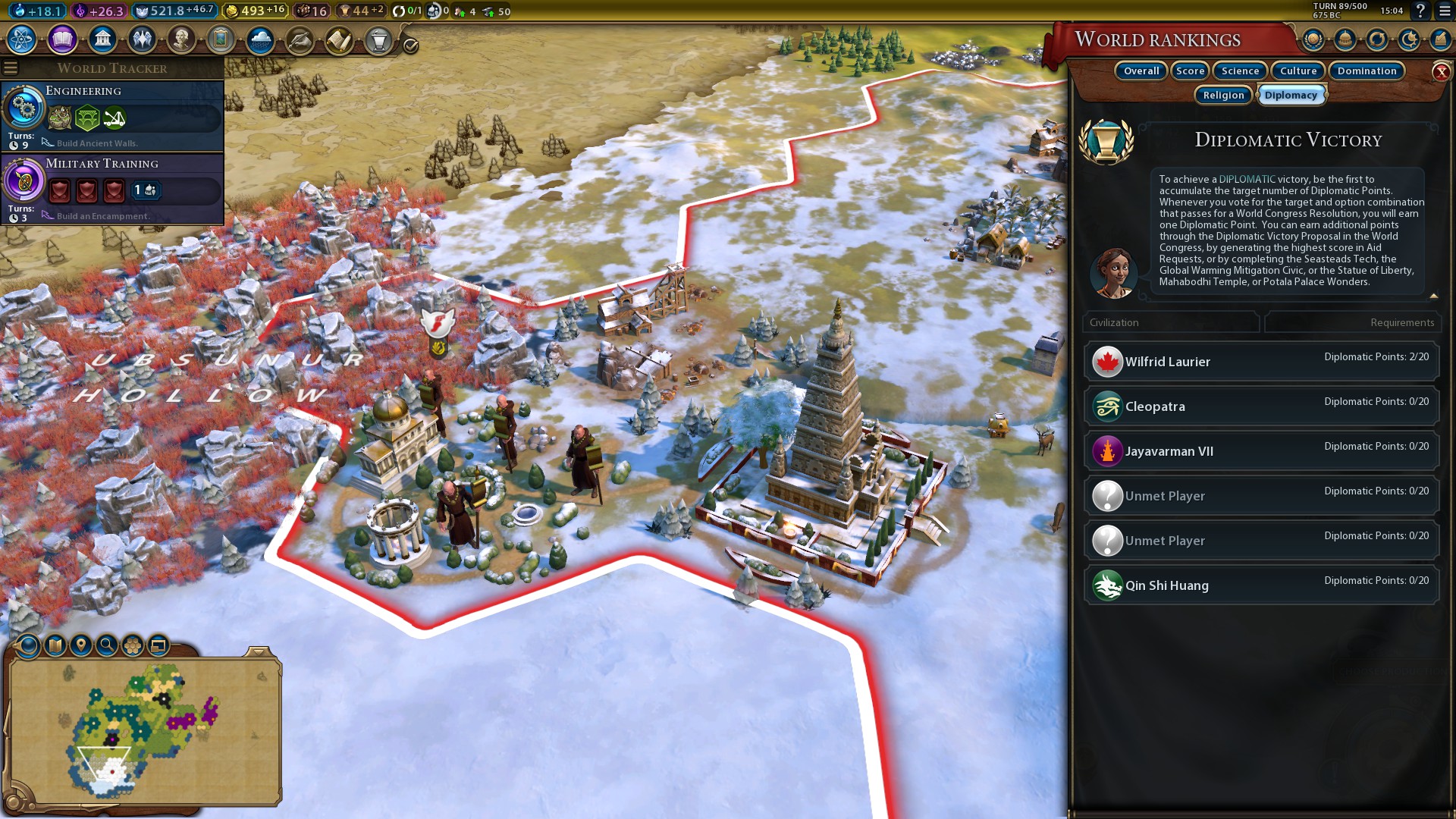Switch to the Religion tab

pos(1223,95)
